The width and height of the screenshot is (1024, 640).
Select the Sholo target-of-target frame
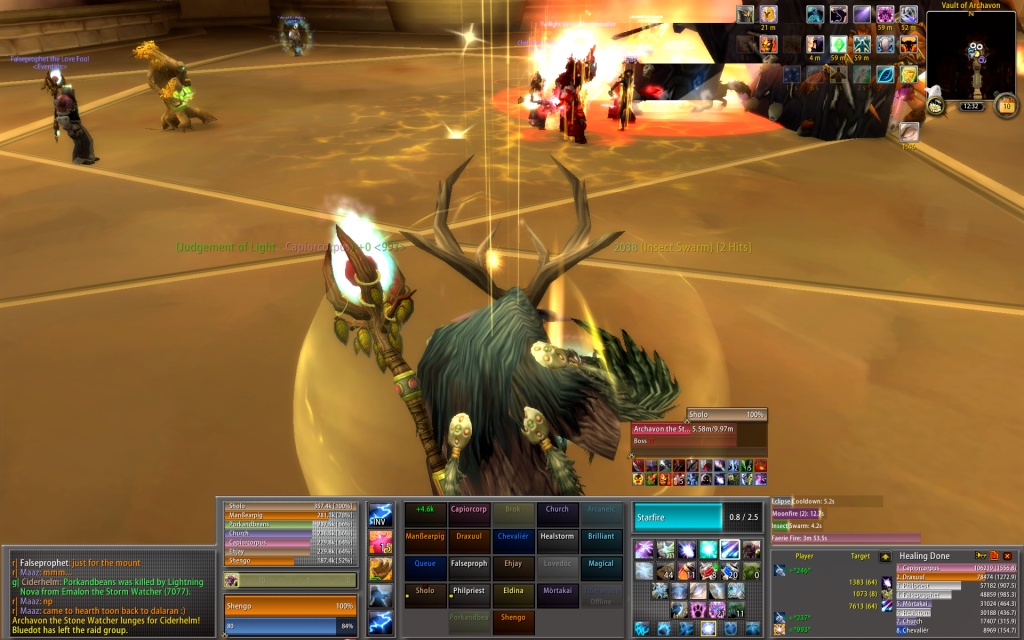pyautogui.click(x=726, y=414)
